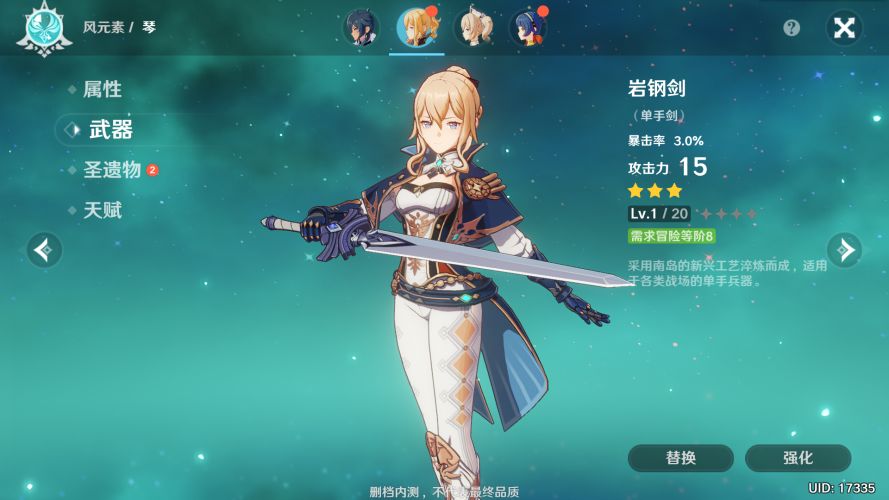Open the help question mark icon
Screen dimensions: 889x500
pyautogui.click(x=792, y=28)
